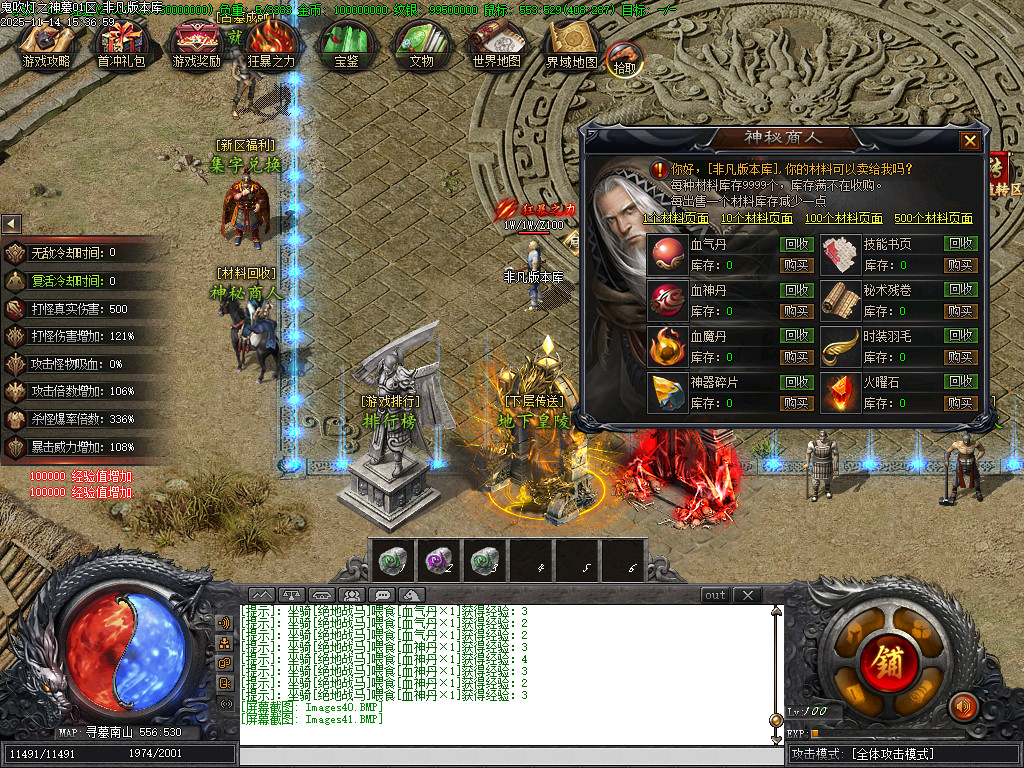This screenshot has height=768, width=1024.
Task: Close the chat window with X
Action: click(746, 595)
